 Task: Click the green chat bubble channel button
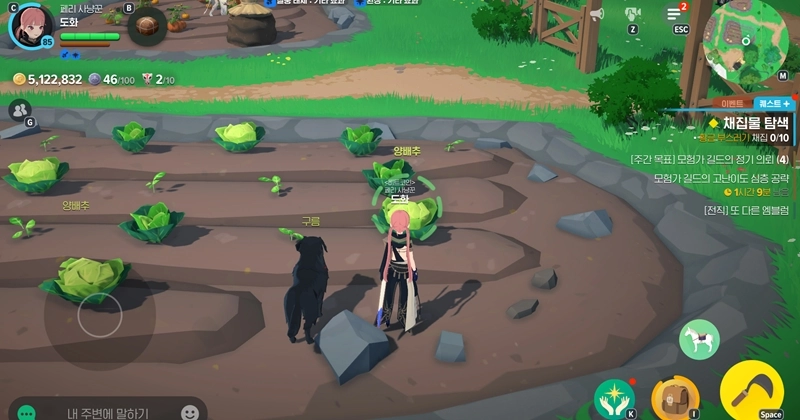click(27, 412)
